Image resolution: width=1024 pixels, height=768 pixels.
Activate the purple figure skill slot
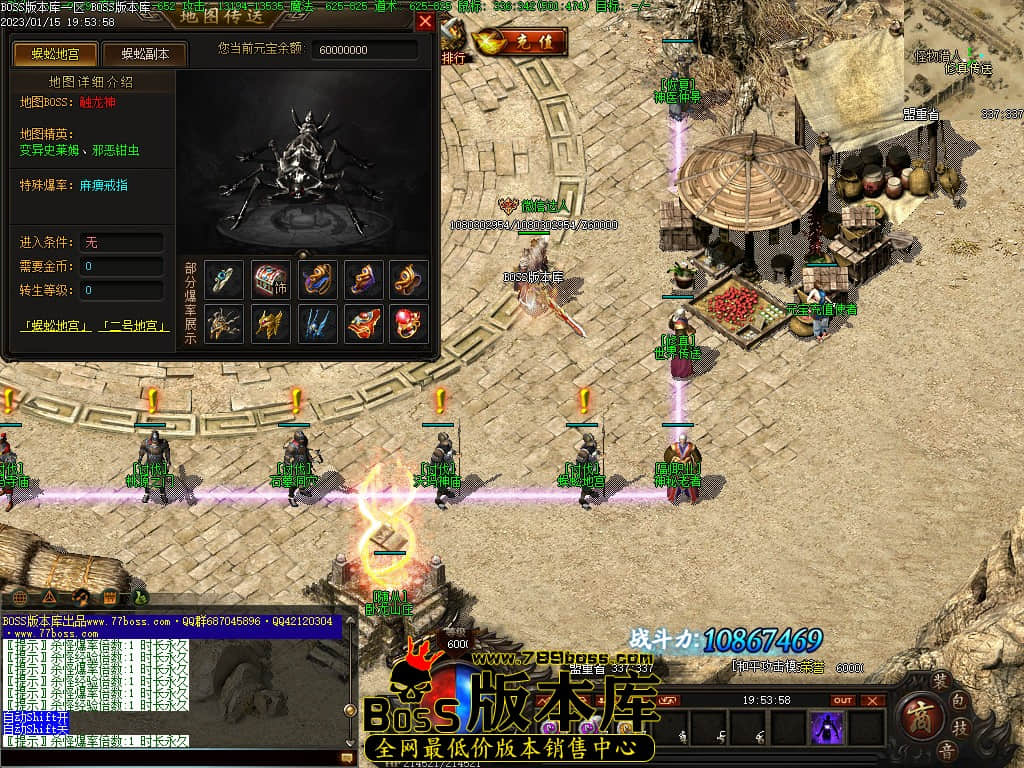[827, 728]
